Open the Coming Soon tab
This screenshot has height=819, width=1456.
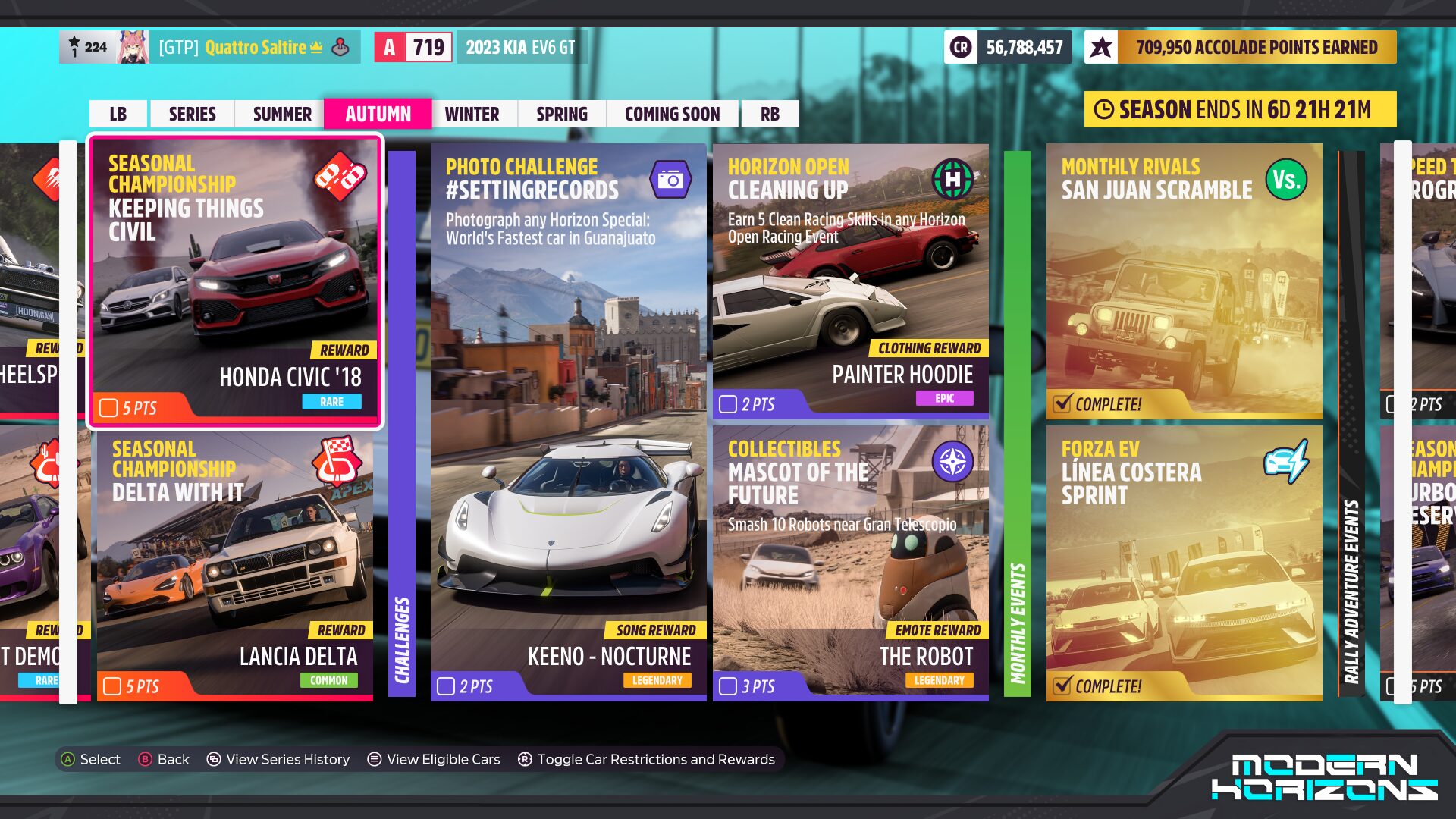click(672, 114)
